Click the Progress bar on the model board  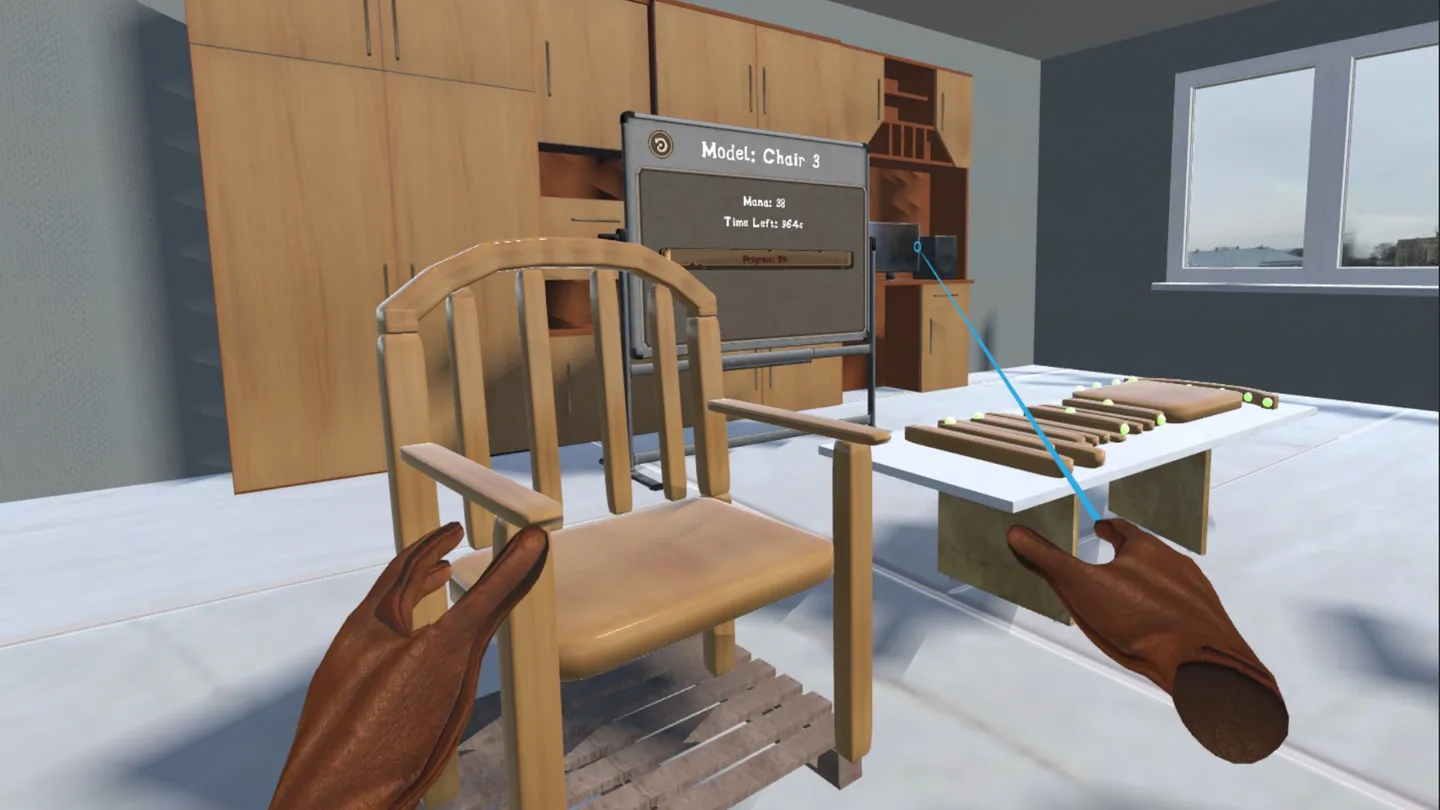click(766, 258)
